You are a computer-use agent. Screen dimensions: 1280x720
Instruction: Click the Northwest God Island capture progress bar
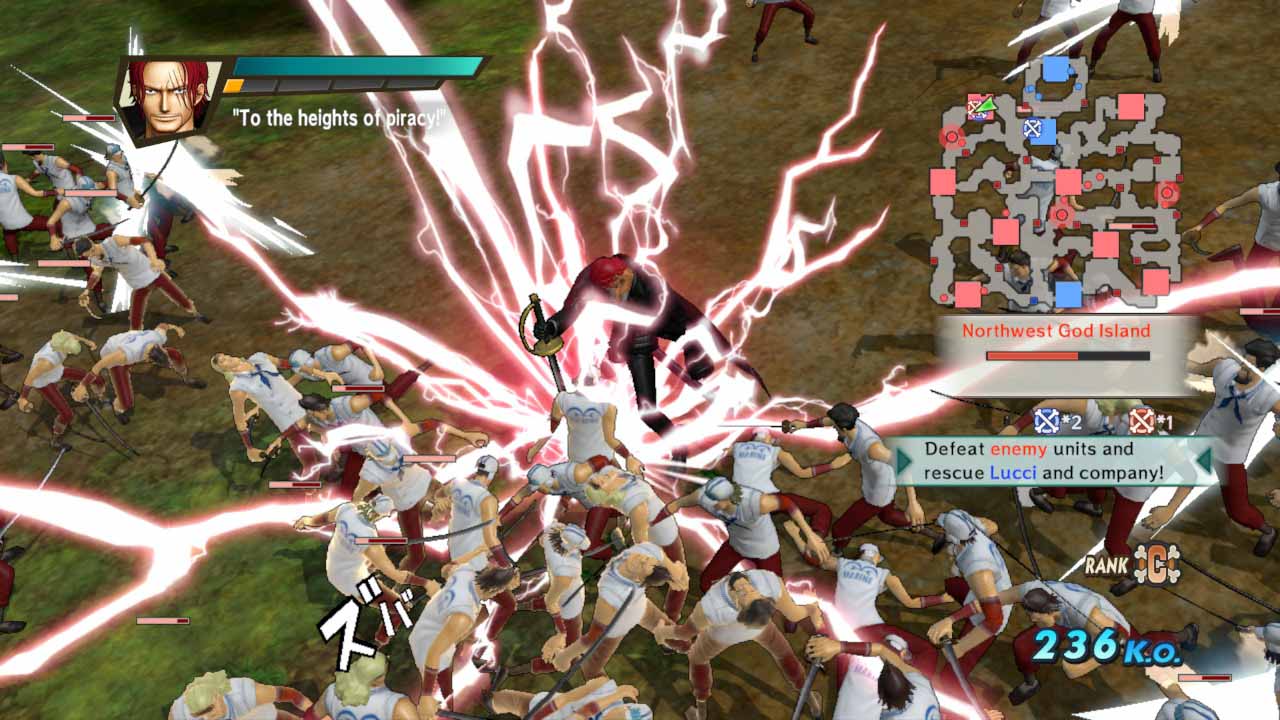point(1066,356)
